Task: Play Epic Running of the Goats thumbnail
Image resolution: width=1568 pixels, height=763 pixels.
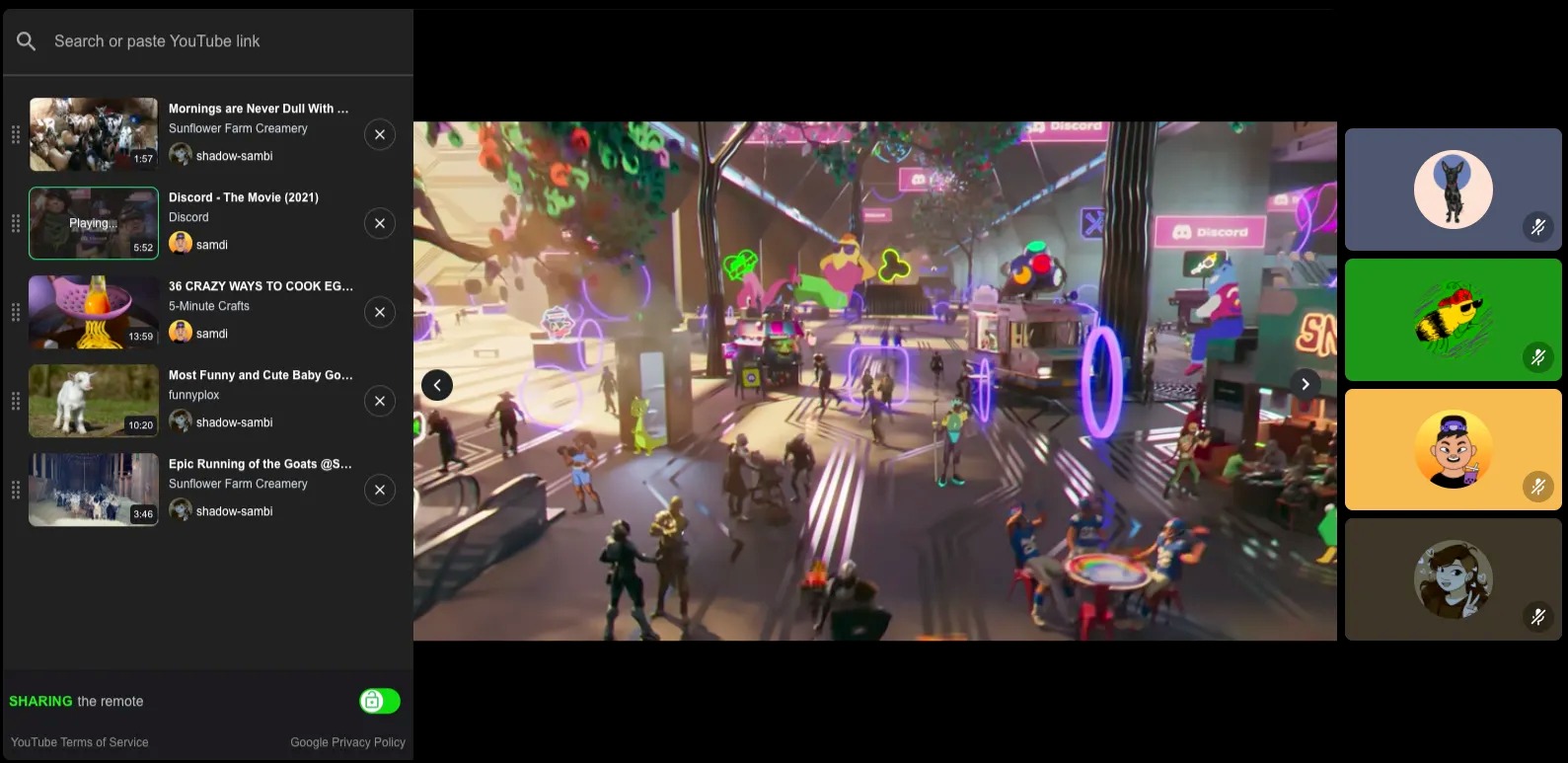Action: click(94, 490)
